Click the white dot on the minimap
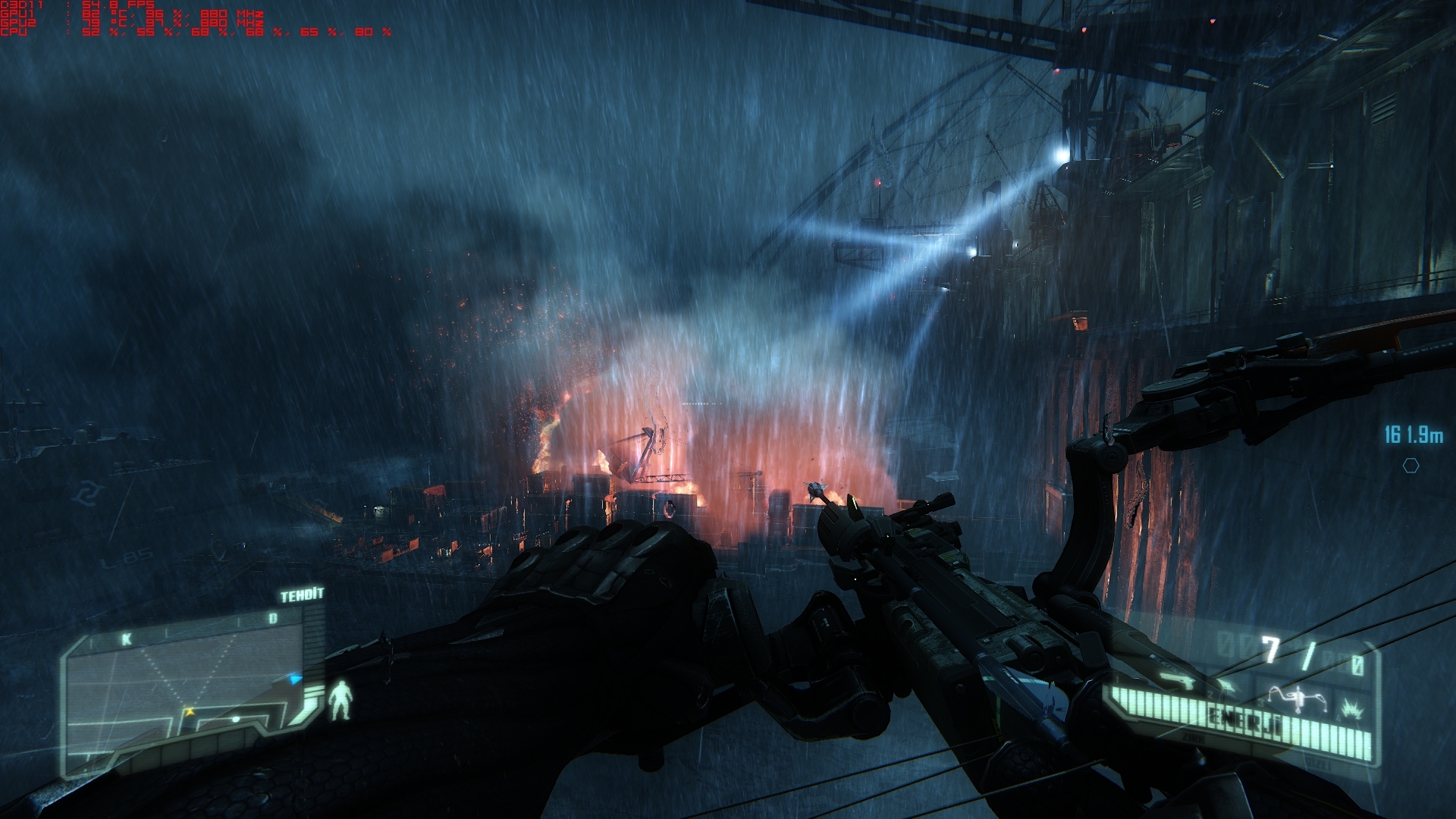 point(236,718)
